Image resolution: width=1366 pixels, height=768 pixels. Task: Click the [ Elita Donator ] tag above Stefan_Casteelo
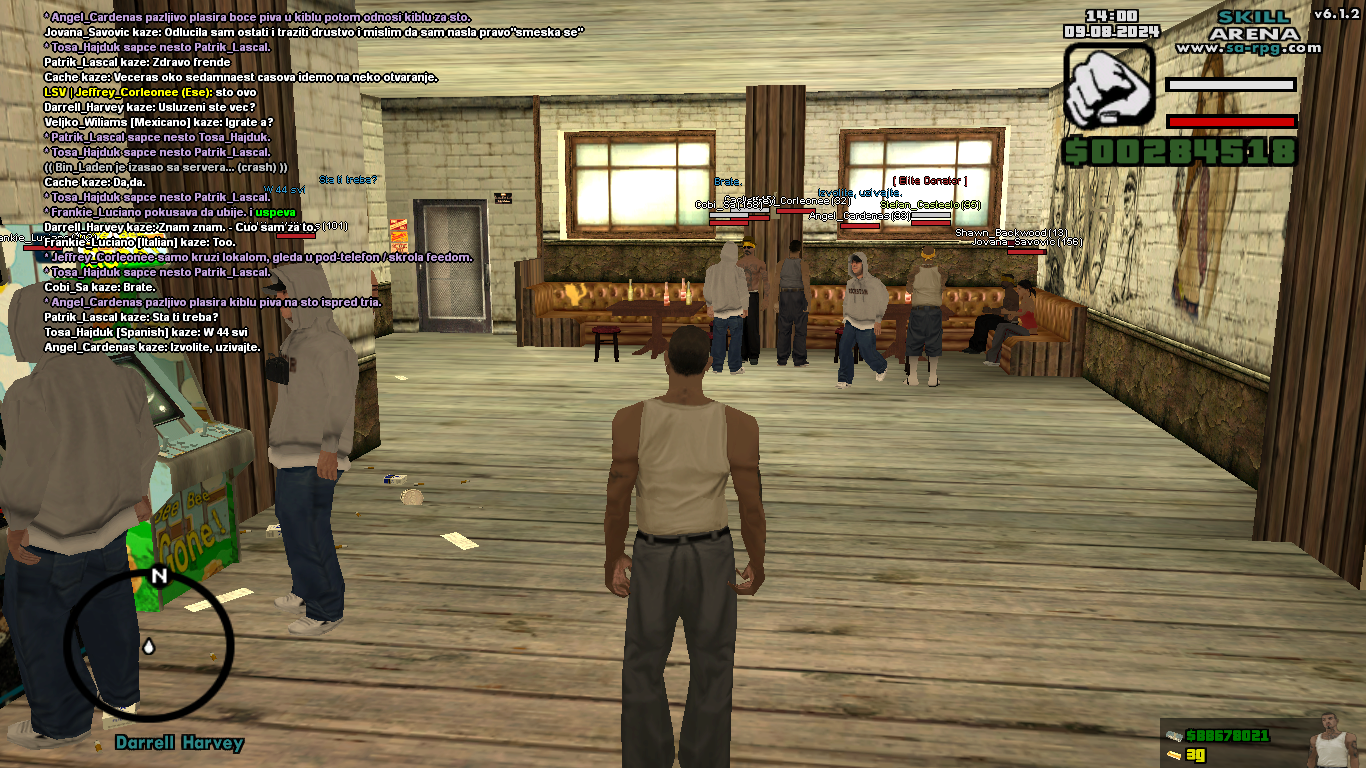click(930, 180)
